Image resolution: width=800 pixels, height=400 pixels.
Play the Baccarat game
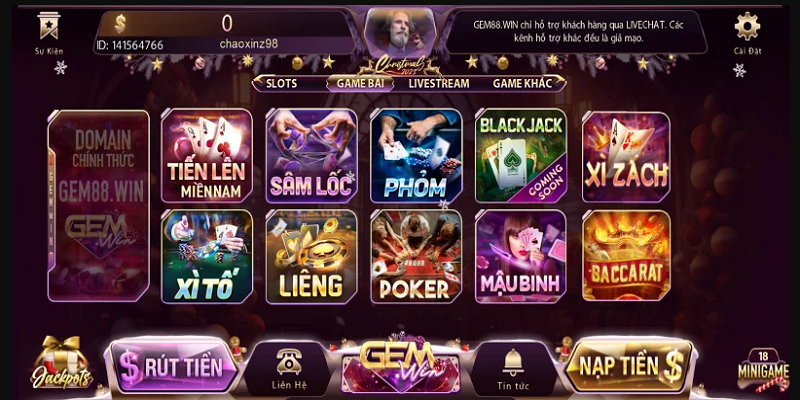tap(625, 256)
